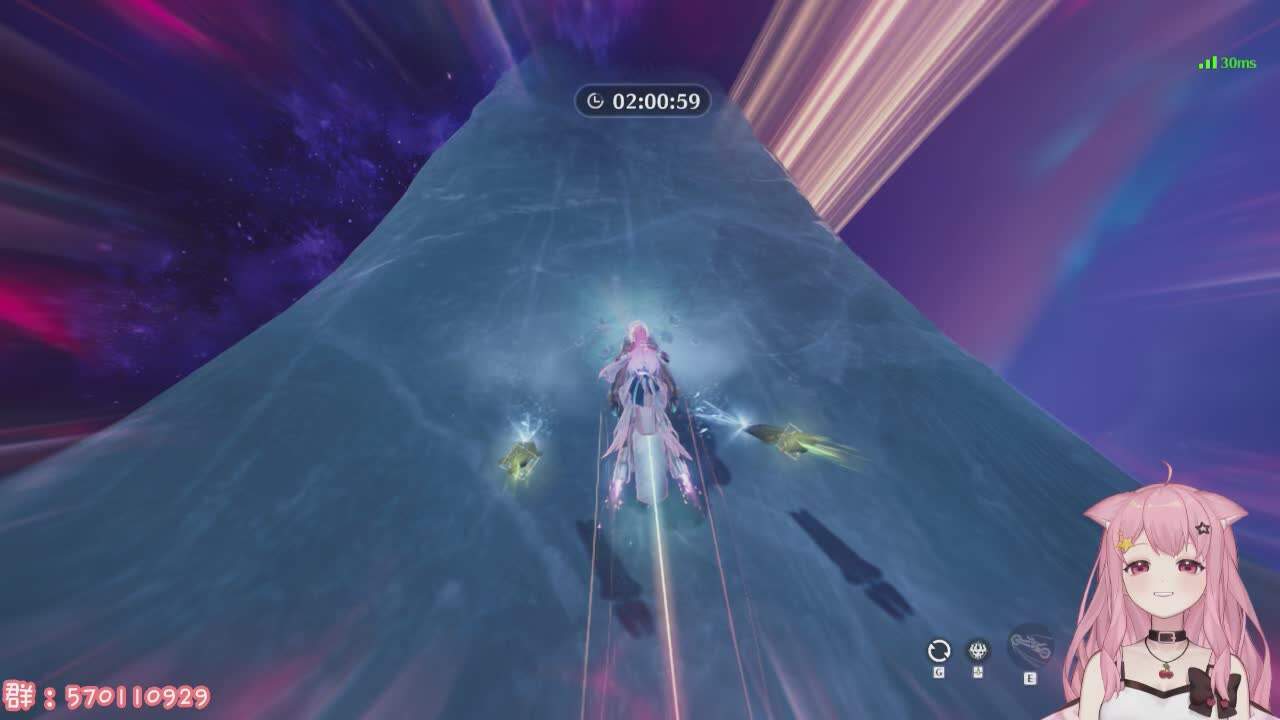The height and width of the screenshot is (720, 1280).
Task: Click the circular arrows reset icon
Action: [938, 651]
